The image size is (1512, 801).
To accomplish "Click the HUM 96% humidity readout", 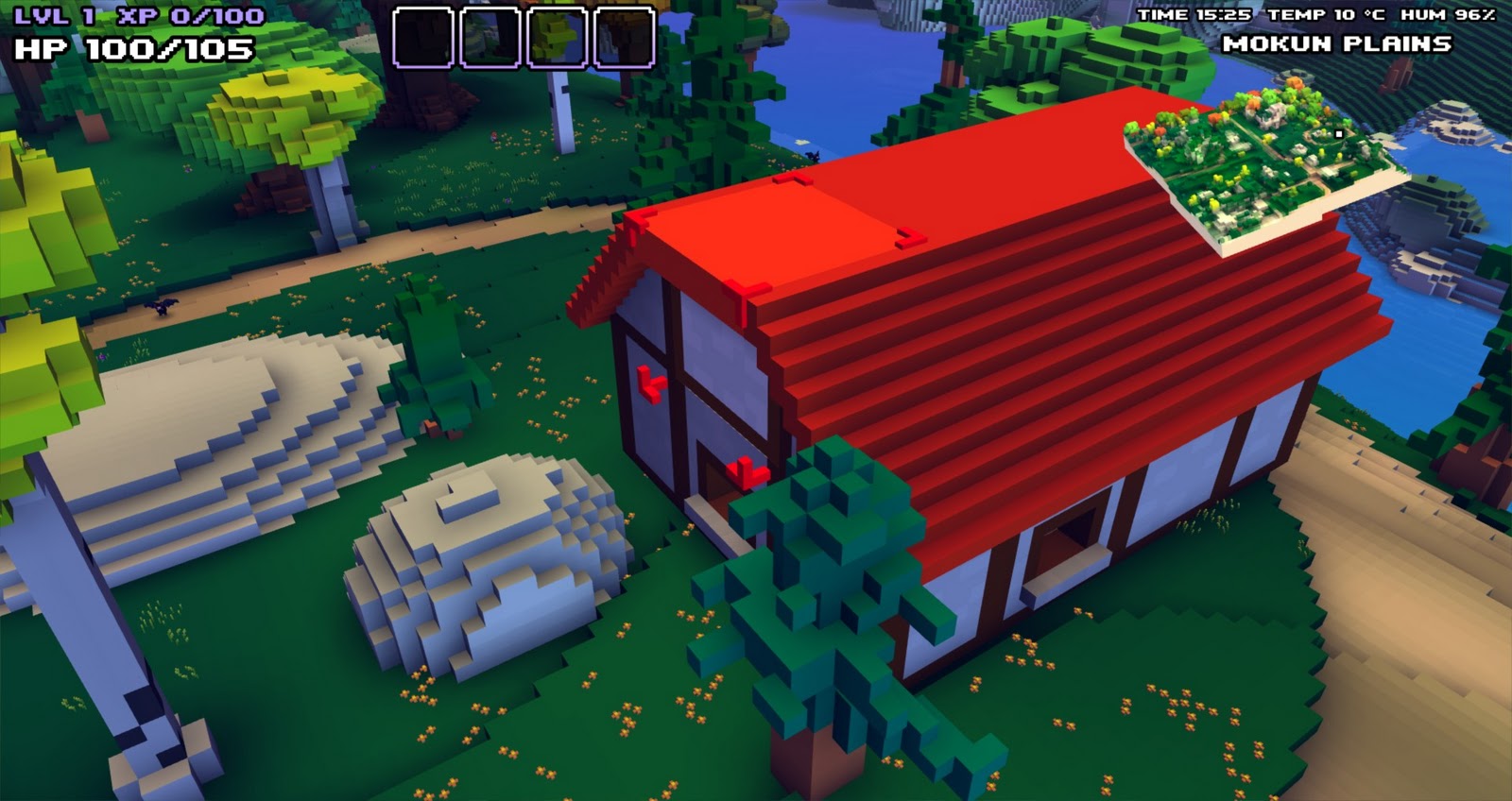I will pos(1446,14).
